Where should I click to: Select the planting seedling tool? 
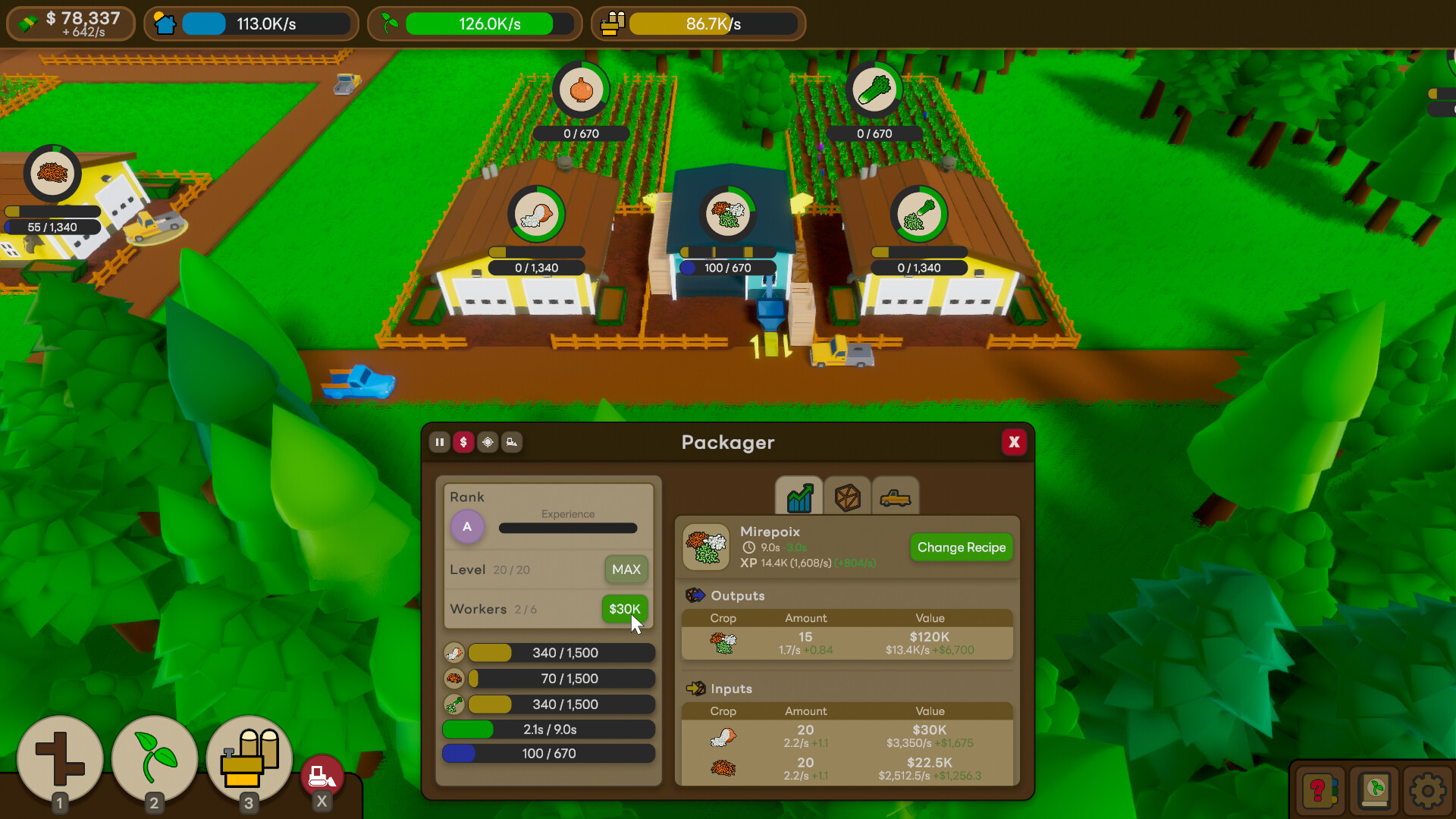tap(154, 758)
